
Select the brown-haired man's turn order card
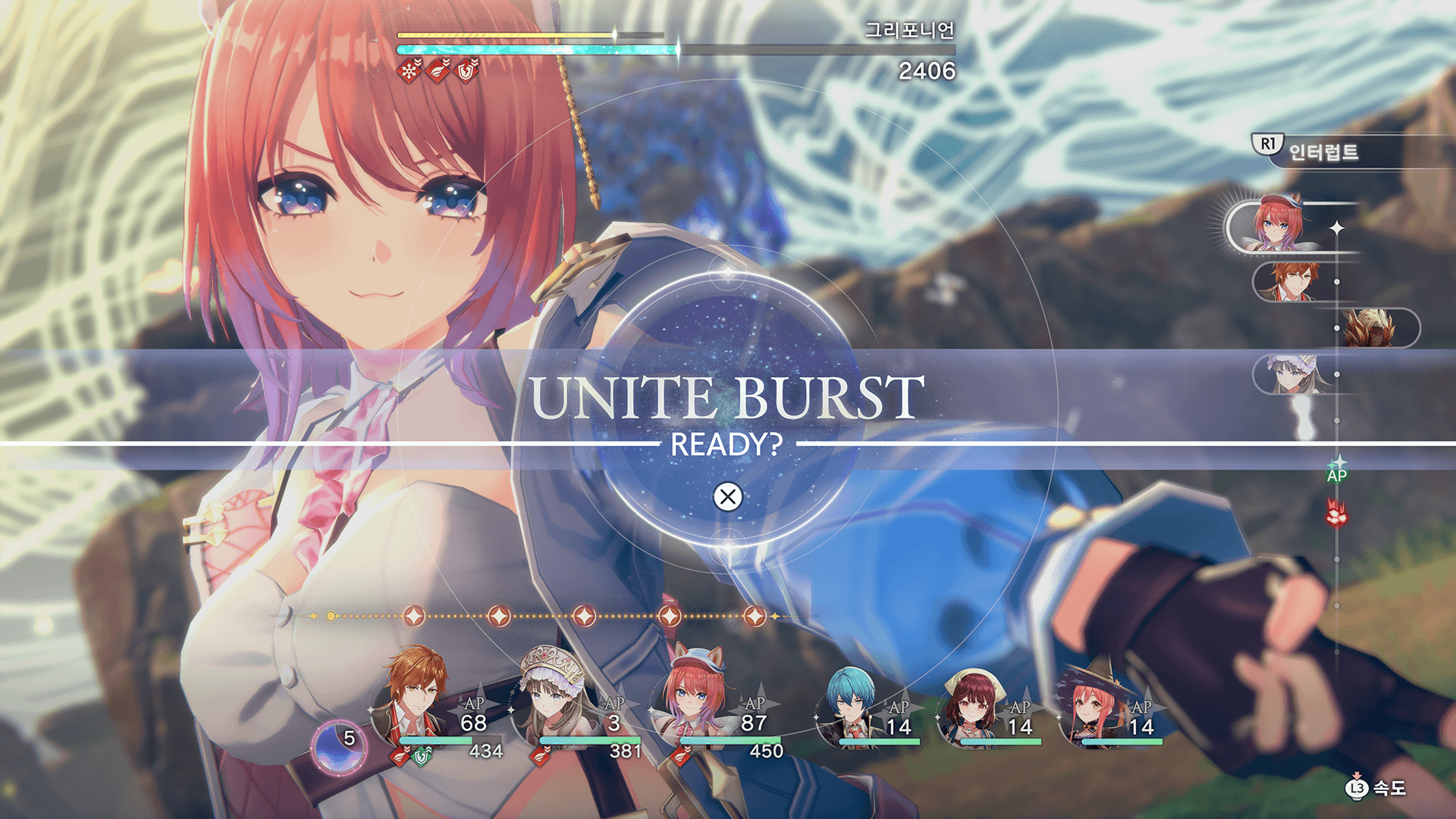[1289, 282]
